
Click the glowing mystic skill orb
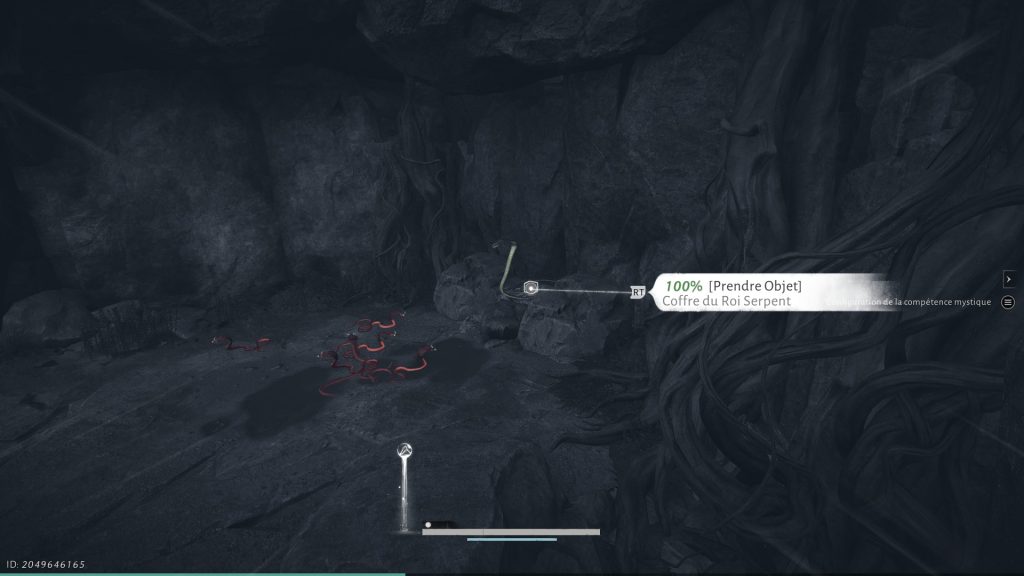click(406, 451)
